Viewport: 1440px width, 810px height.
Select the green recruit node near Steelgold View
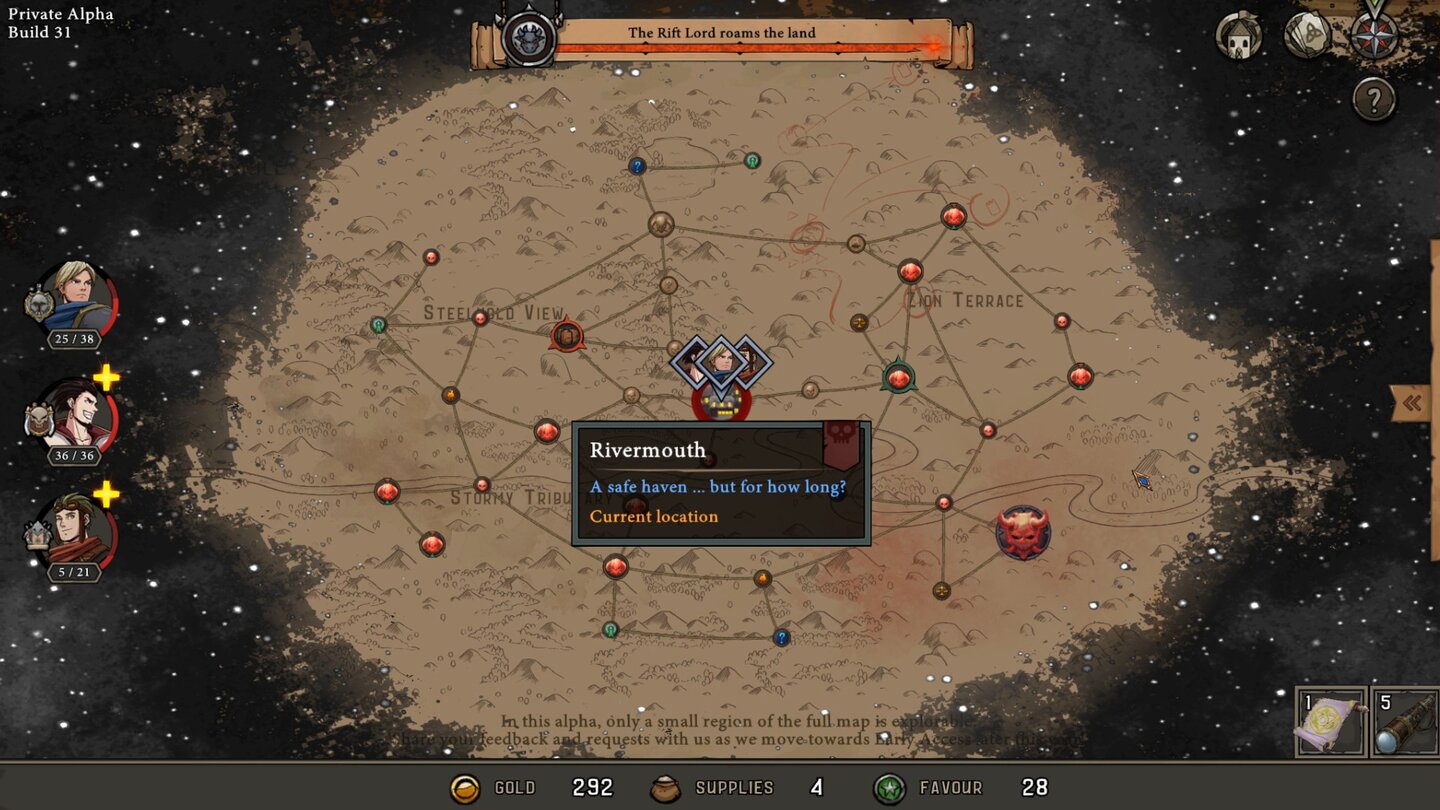[x=378, y=324]
